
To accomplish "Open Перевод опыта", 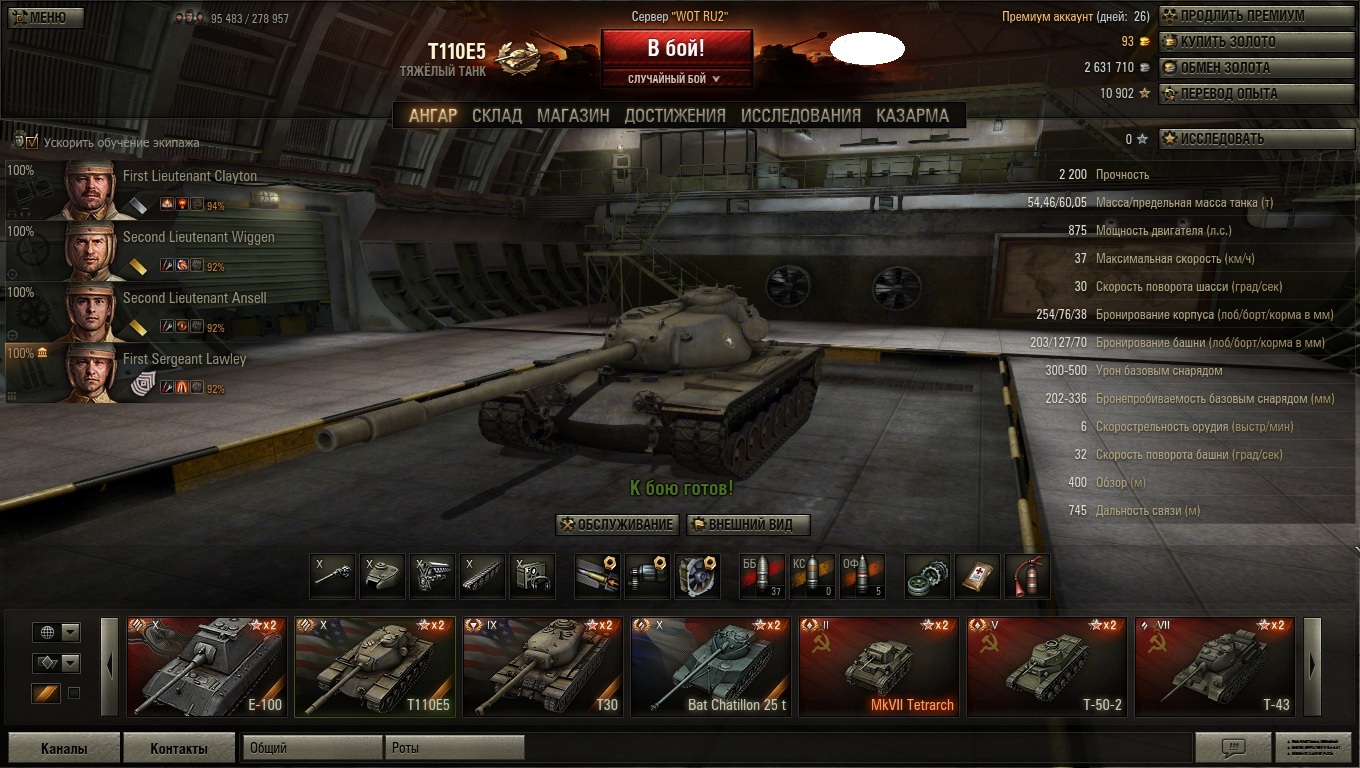I will 1256,94.
